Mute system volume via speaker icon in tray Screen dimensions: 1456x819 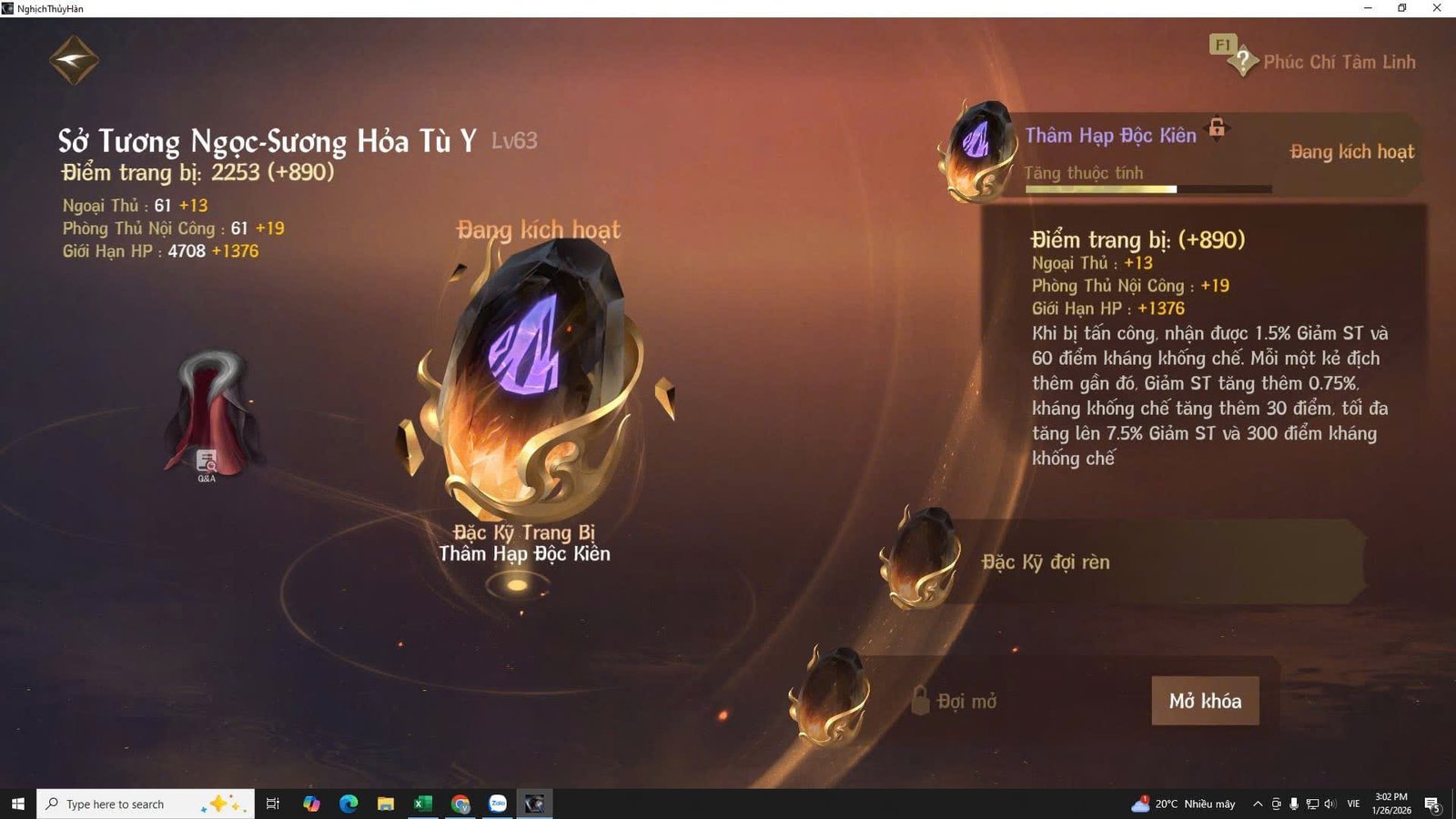click(1332, 804)
